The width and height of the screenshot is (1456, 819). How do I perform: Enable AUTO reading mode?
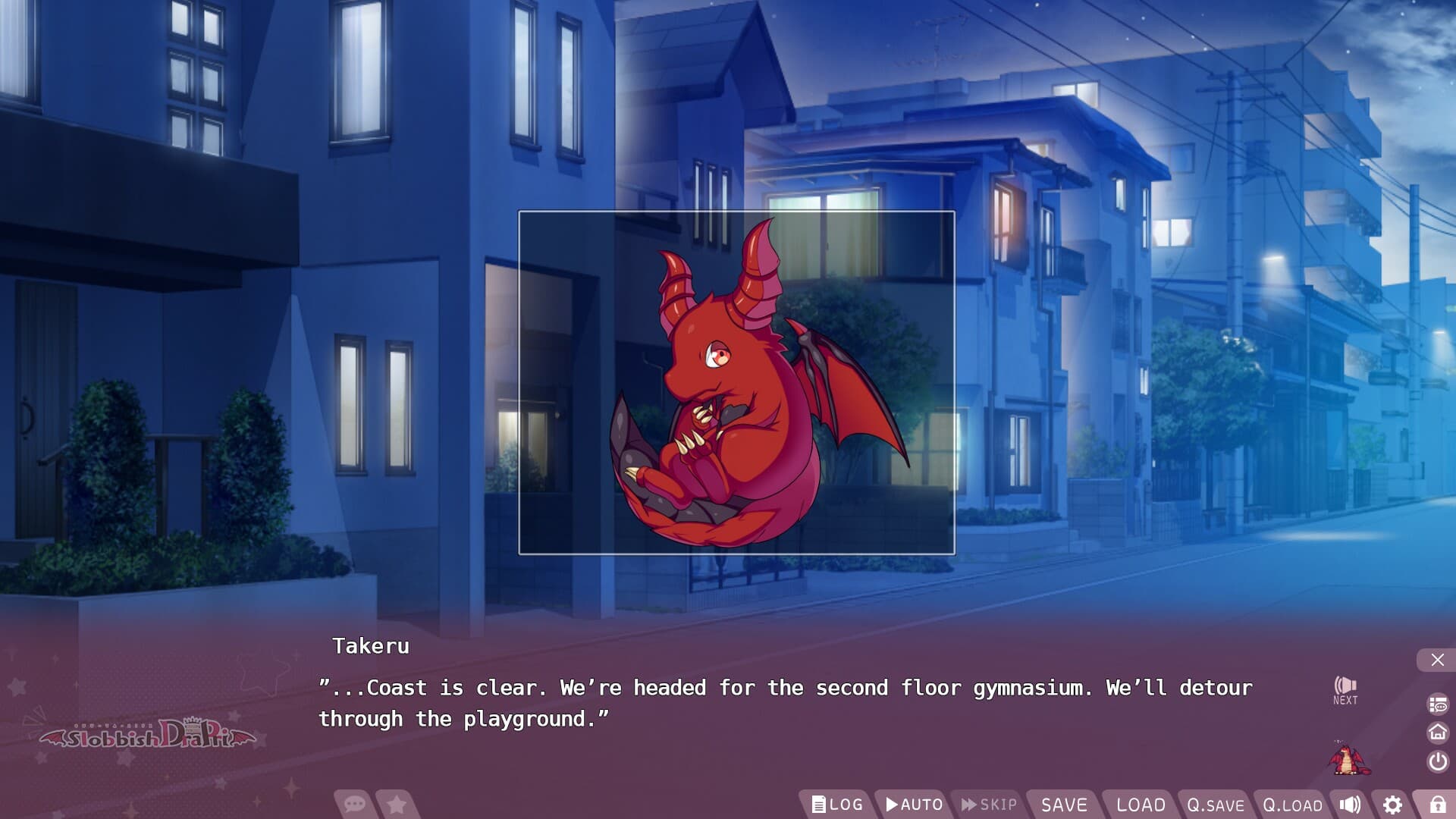point(914,805)
